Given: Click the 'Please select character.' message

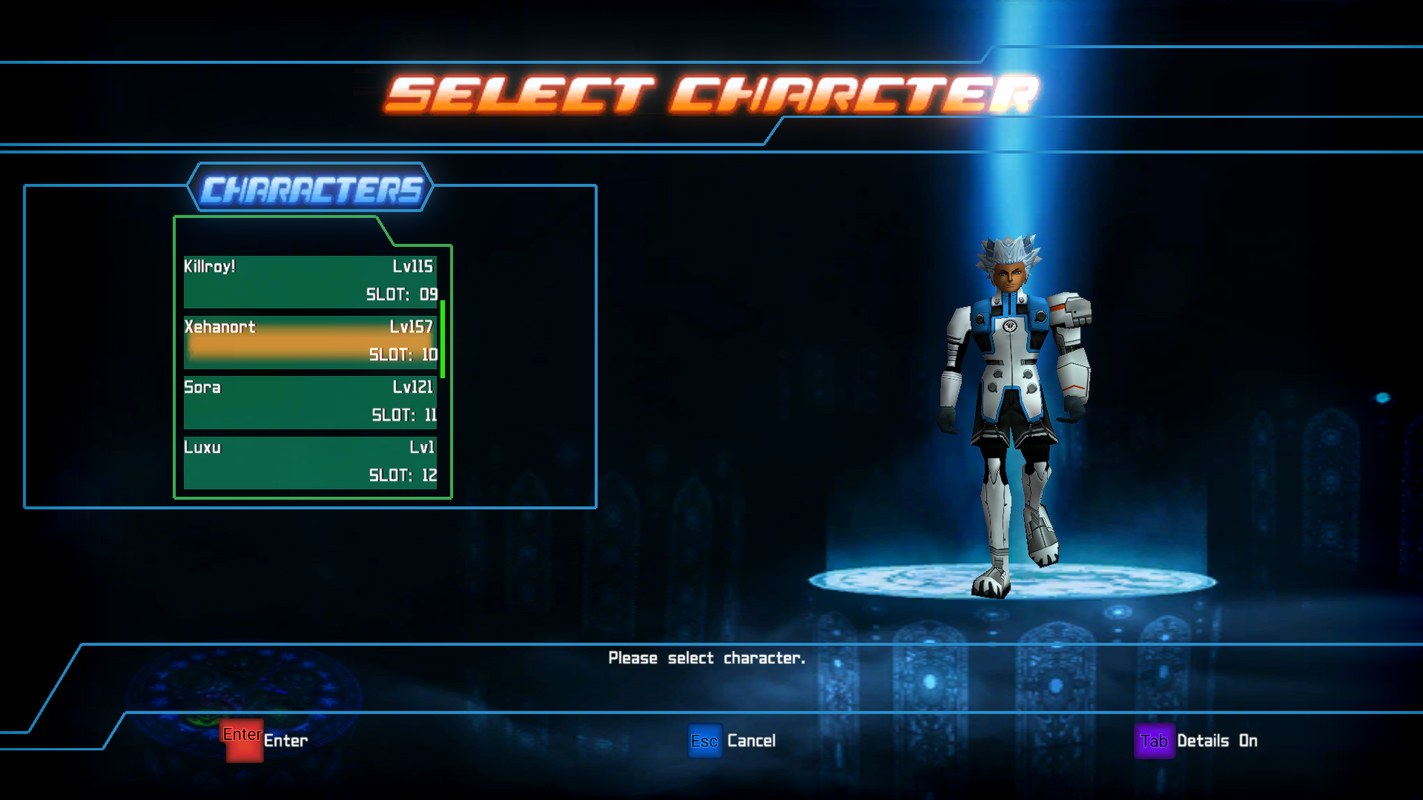Looking at the screenshot, I should click(x=706, y=657).
